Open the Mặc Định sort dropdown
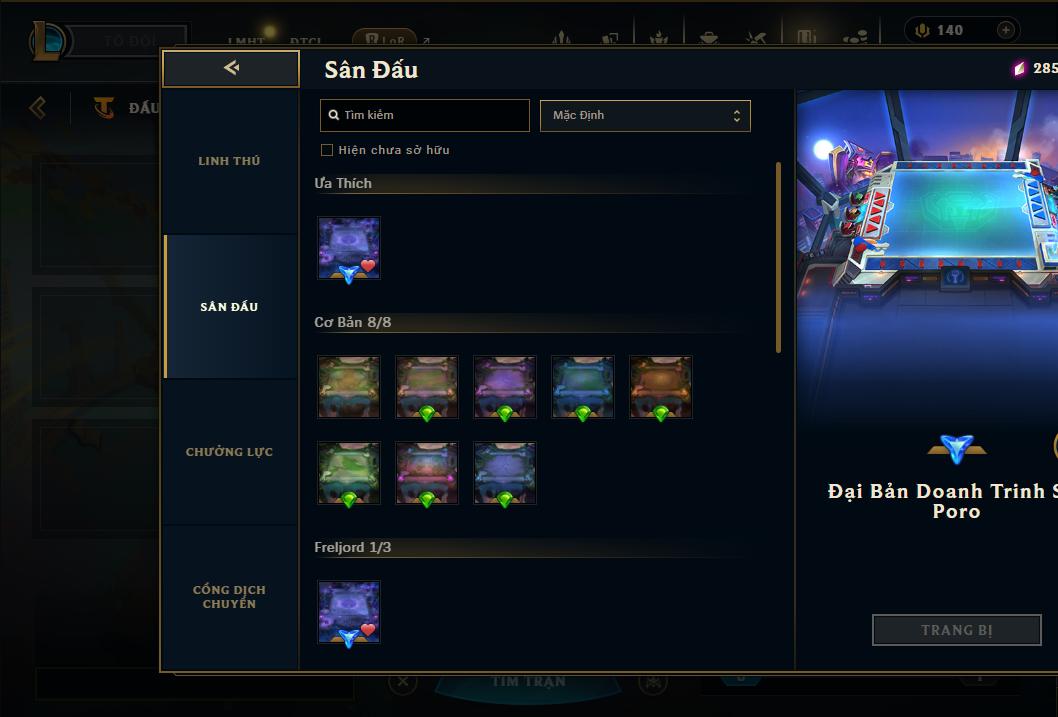 [645, 115]
